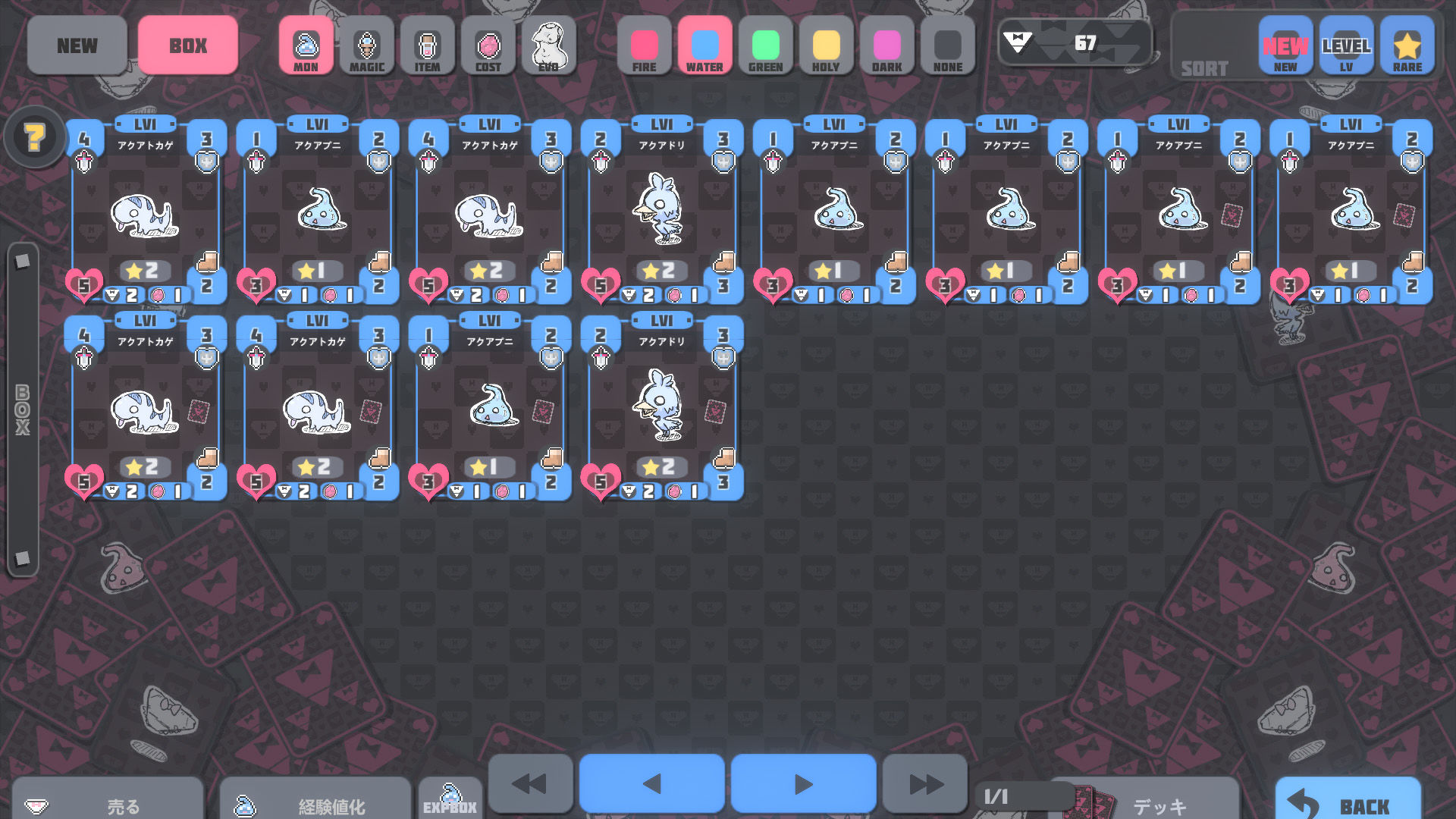Filter by HOLY element
This screenshot has height=819, width=1456.
point(826,47)
